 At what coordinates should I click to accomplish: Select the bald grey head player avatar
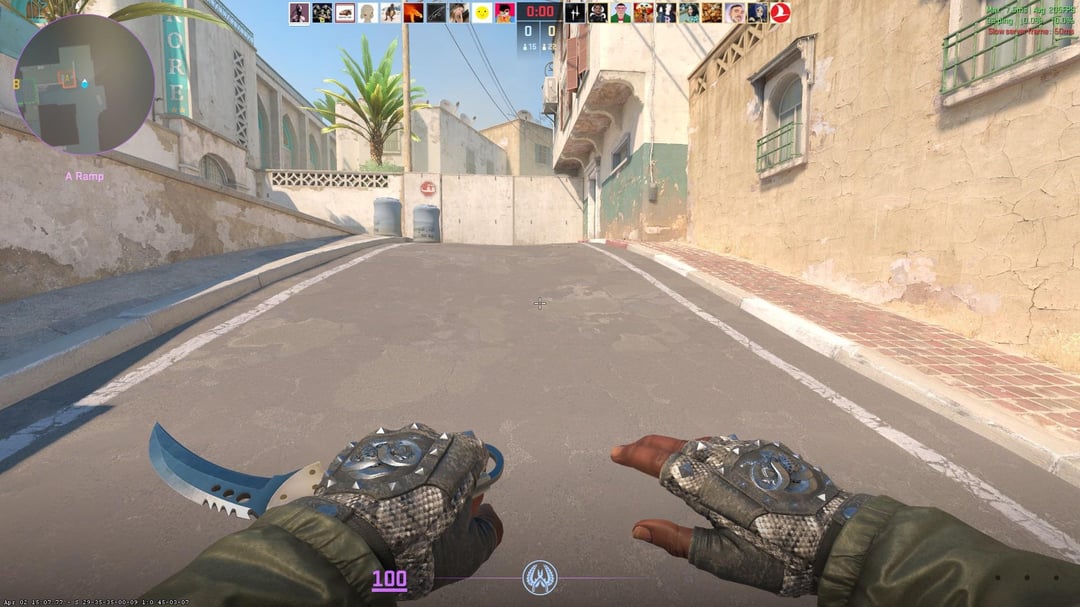(x=367, y=12)
